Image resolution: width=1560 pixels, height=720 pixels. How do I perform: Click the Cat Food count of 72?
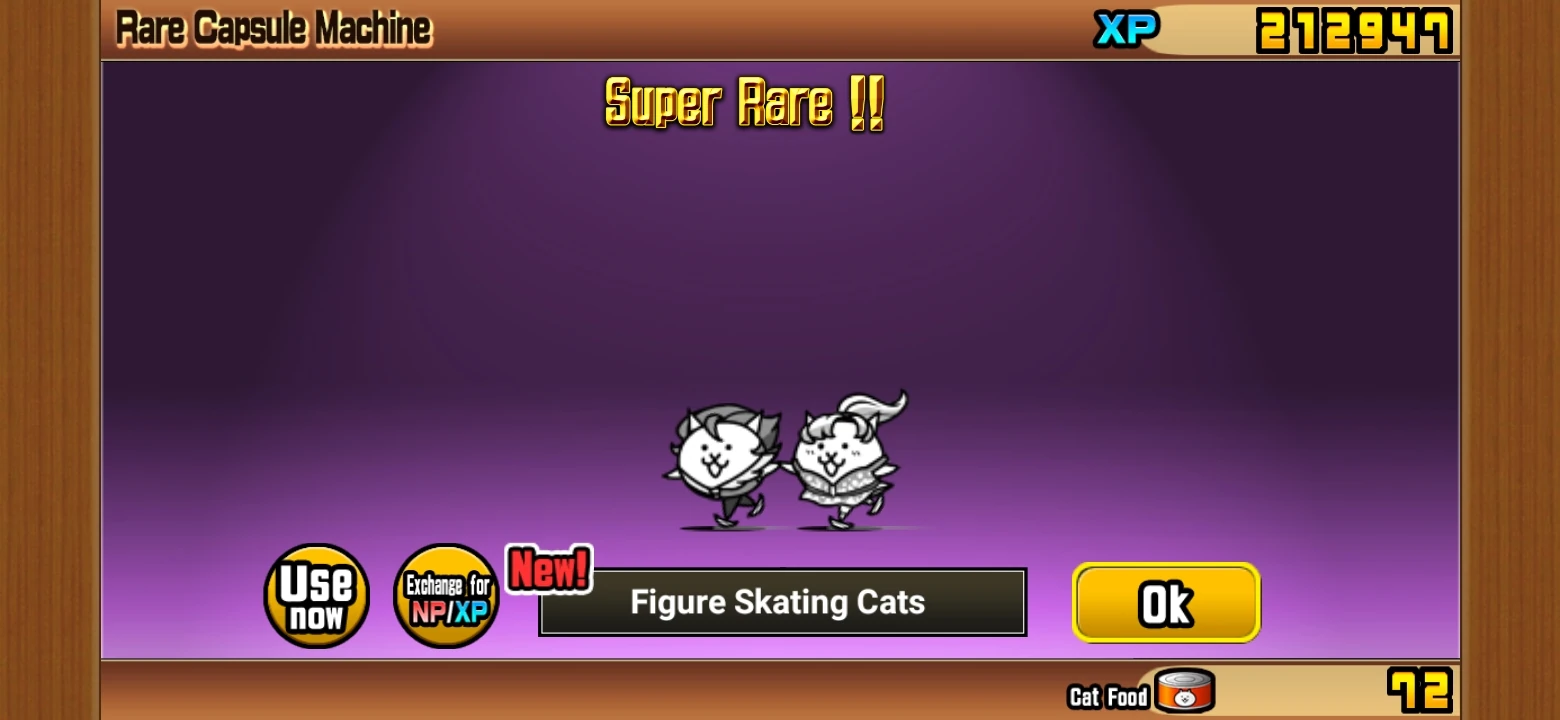pyautogui.click(x=1419, y=688)
